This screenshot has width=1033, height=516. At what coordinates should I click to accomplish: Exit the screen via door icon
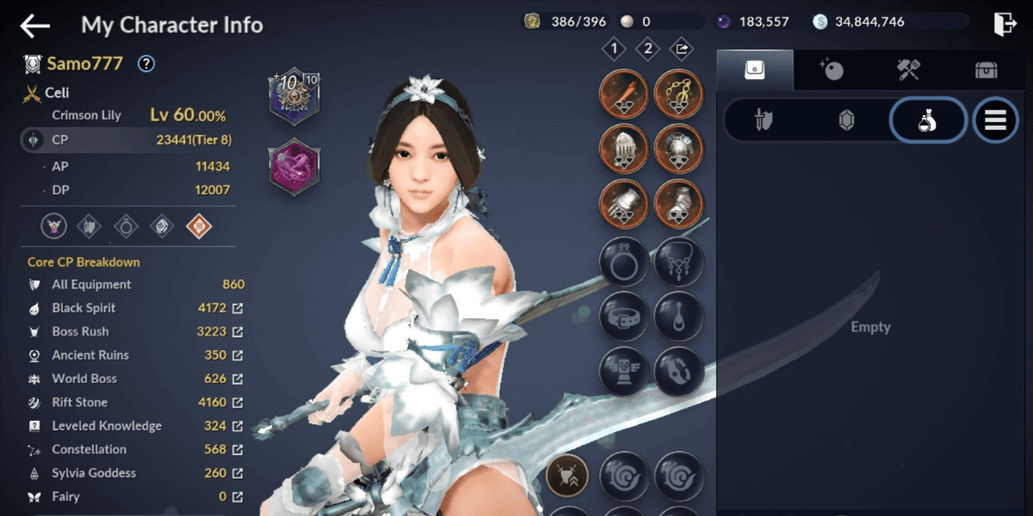tap(1005, 24)
